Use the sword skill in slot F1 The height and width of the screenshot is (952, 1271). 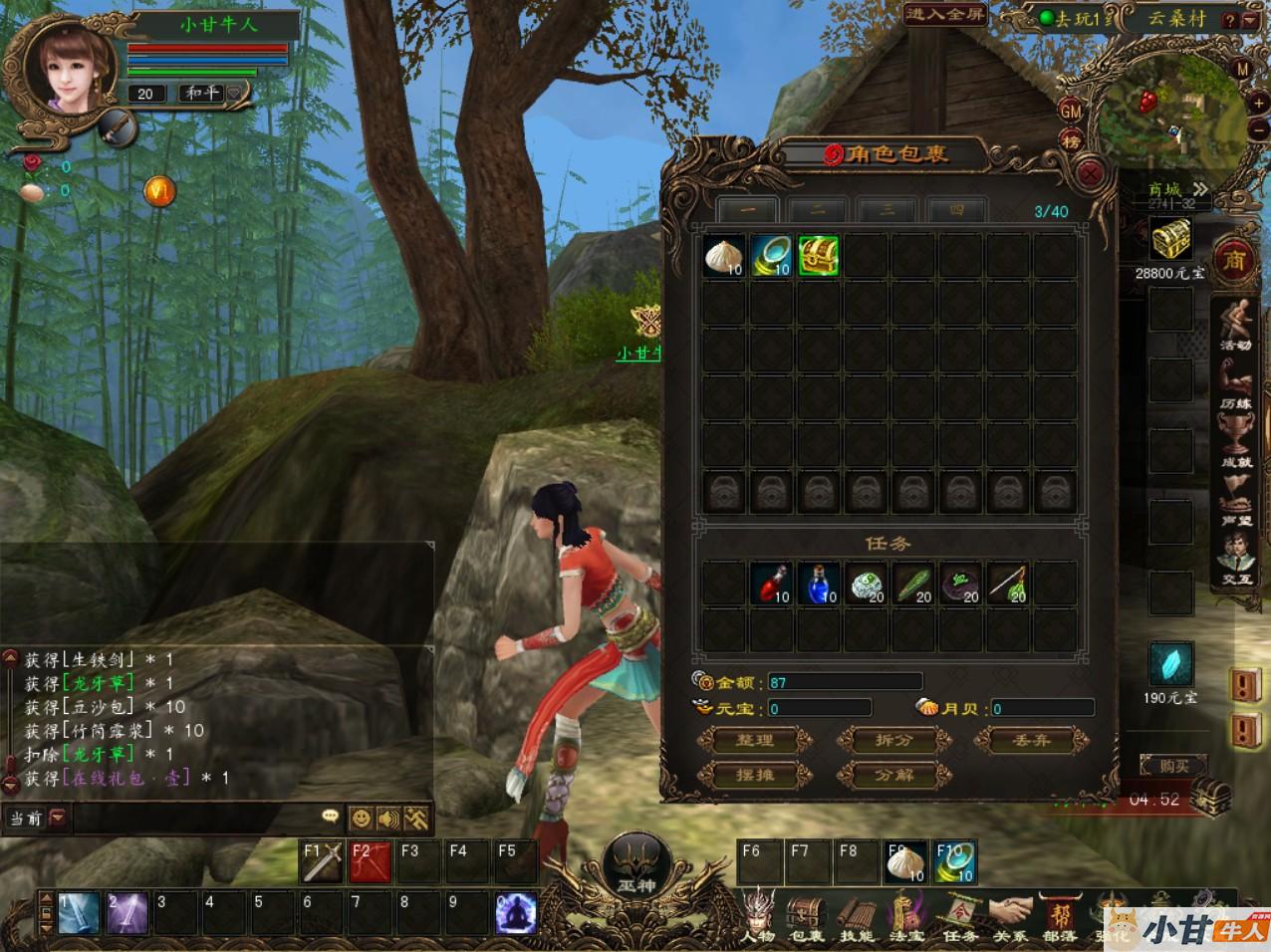(x=324, y=861)
